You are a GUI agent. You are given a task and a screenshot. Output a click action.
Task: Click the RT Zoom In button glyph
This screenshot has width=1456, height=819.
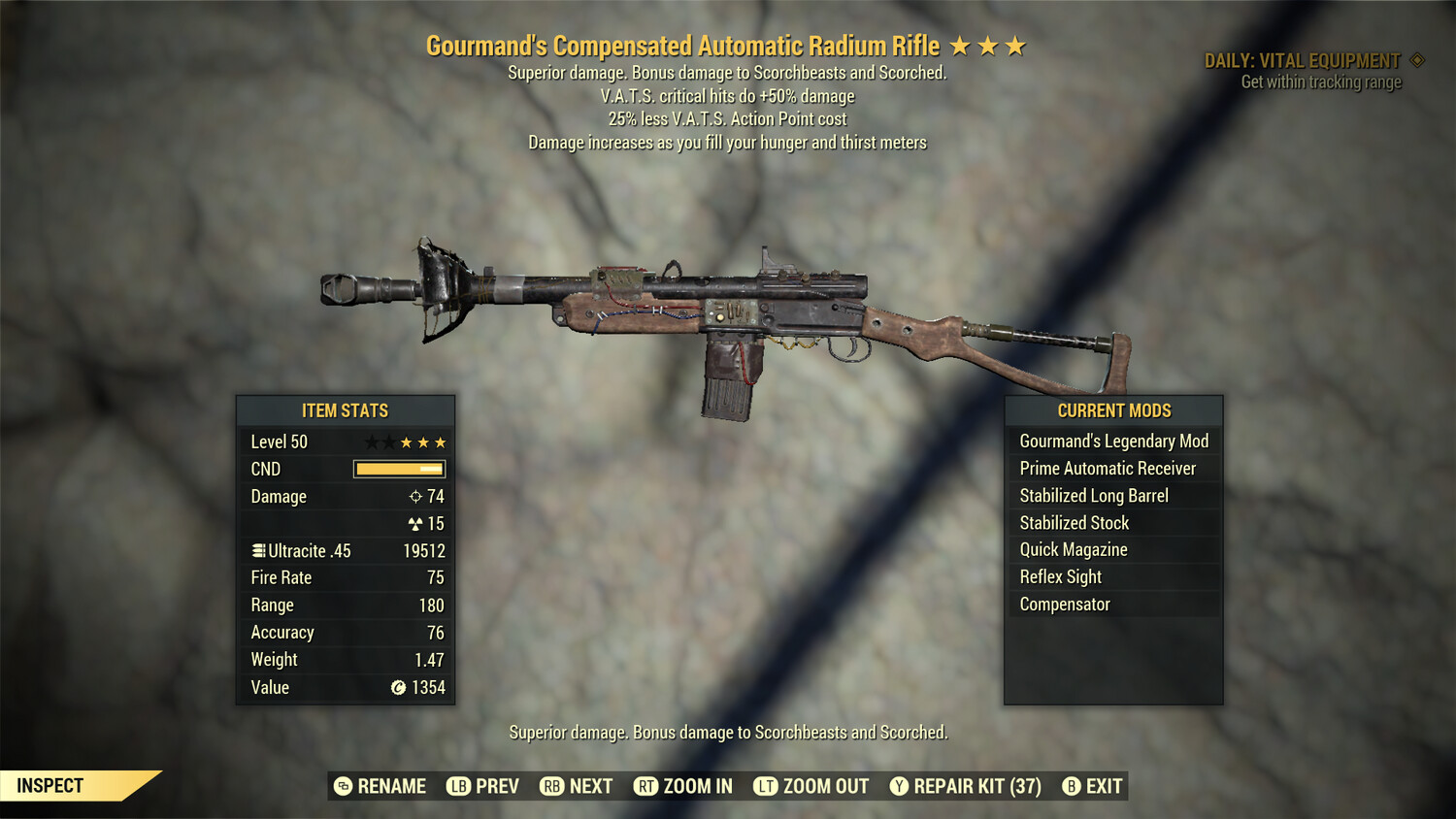(645, 786)
